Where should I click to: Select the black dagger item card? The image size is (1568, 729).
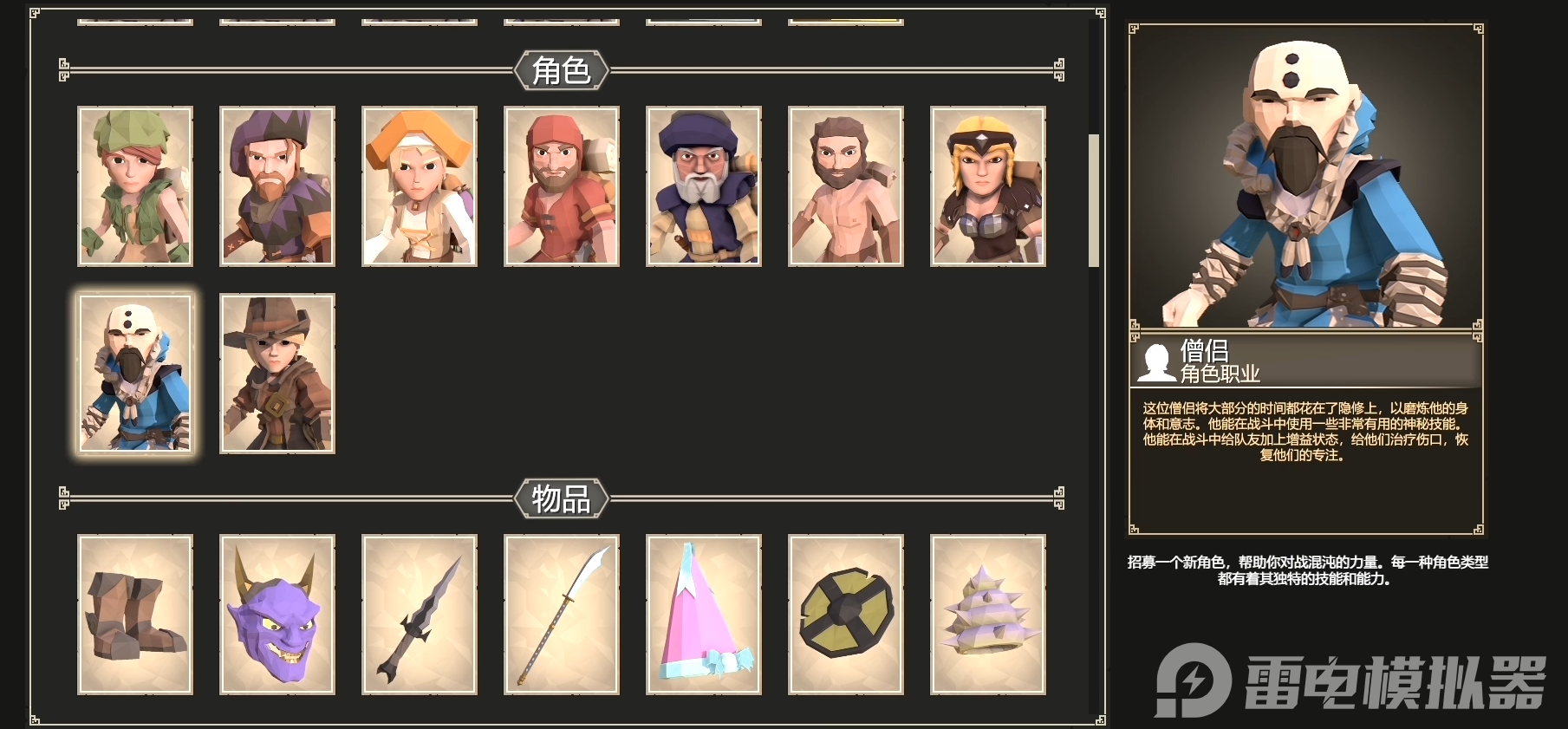tap(420, 615)
